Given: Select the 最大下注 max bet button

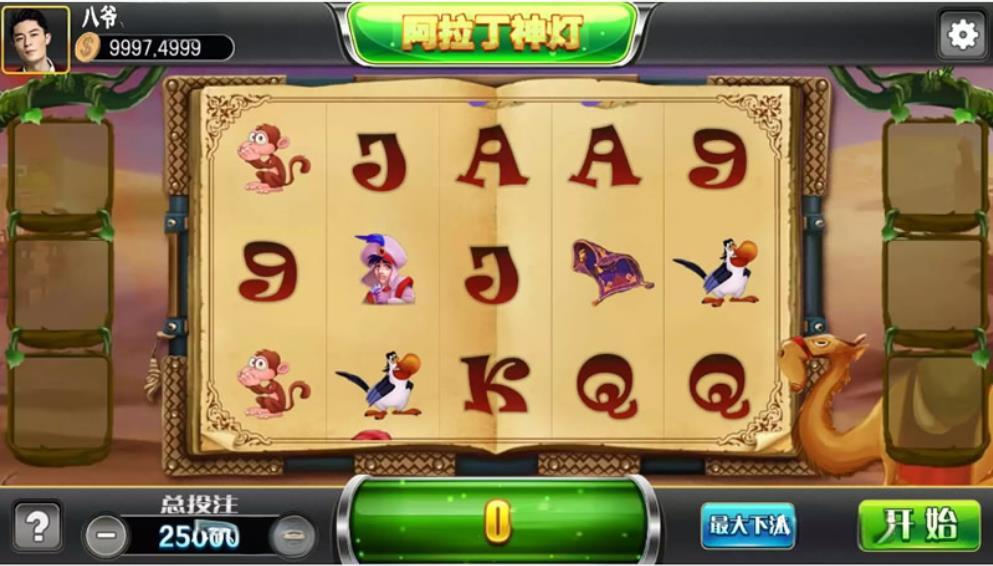Looking at the screenshot, I should (x=747, y=525).
